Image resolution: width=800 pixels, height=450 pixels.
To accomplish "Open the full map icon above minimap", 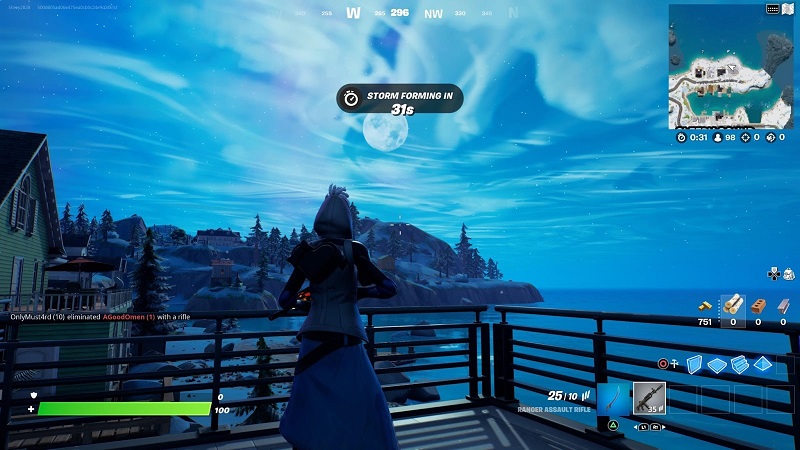I will tap(789, 9).
